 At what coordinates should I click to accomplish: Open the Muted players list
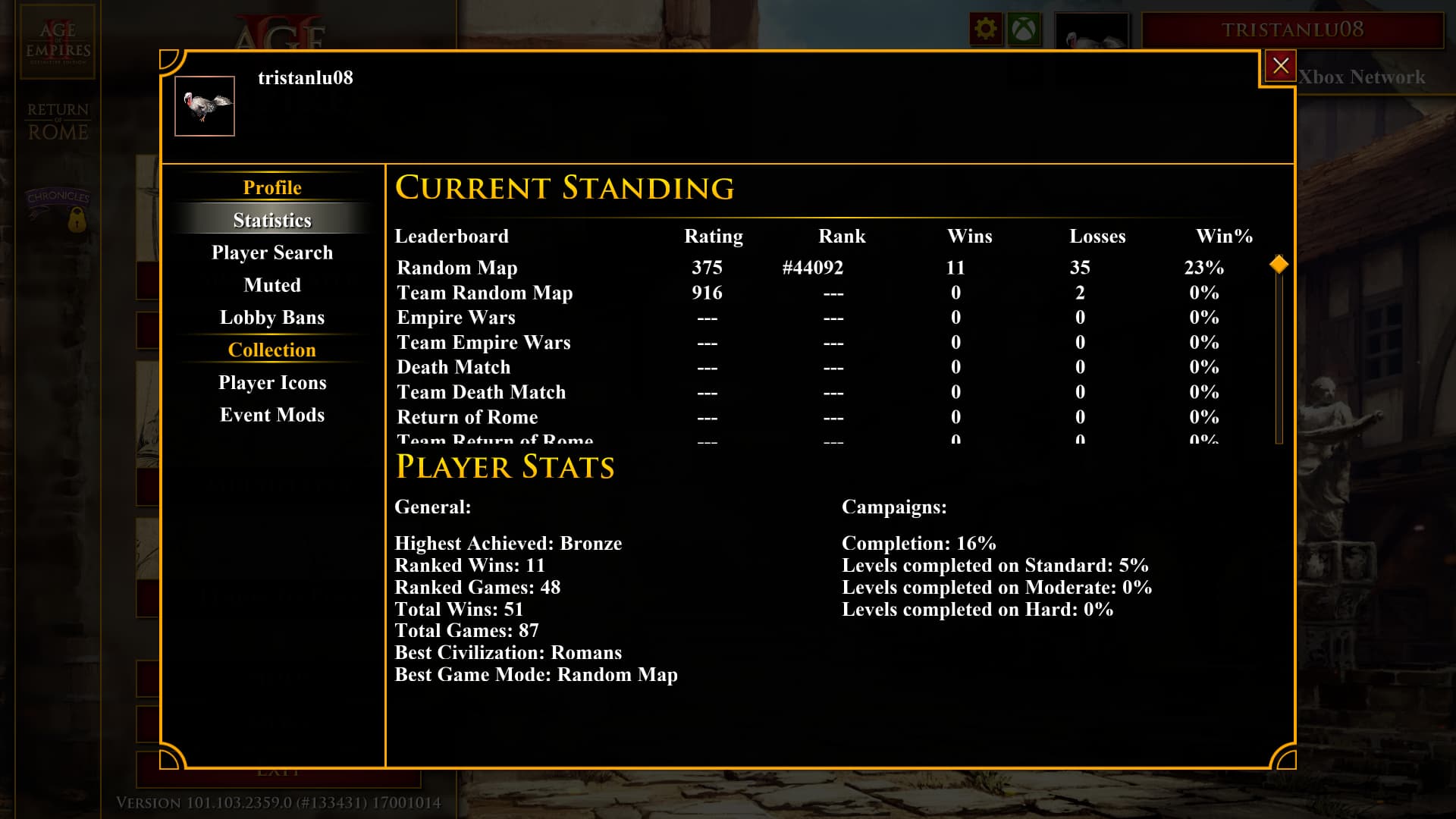[x=272, y=285]
